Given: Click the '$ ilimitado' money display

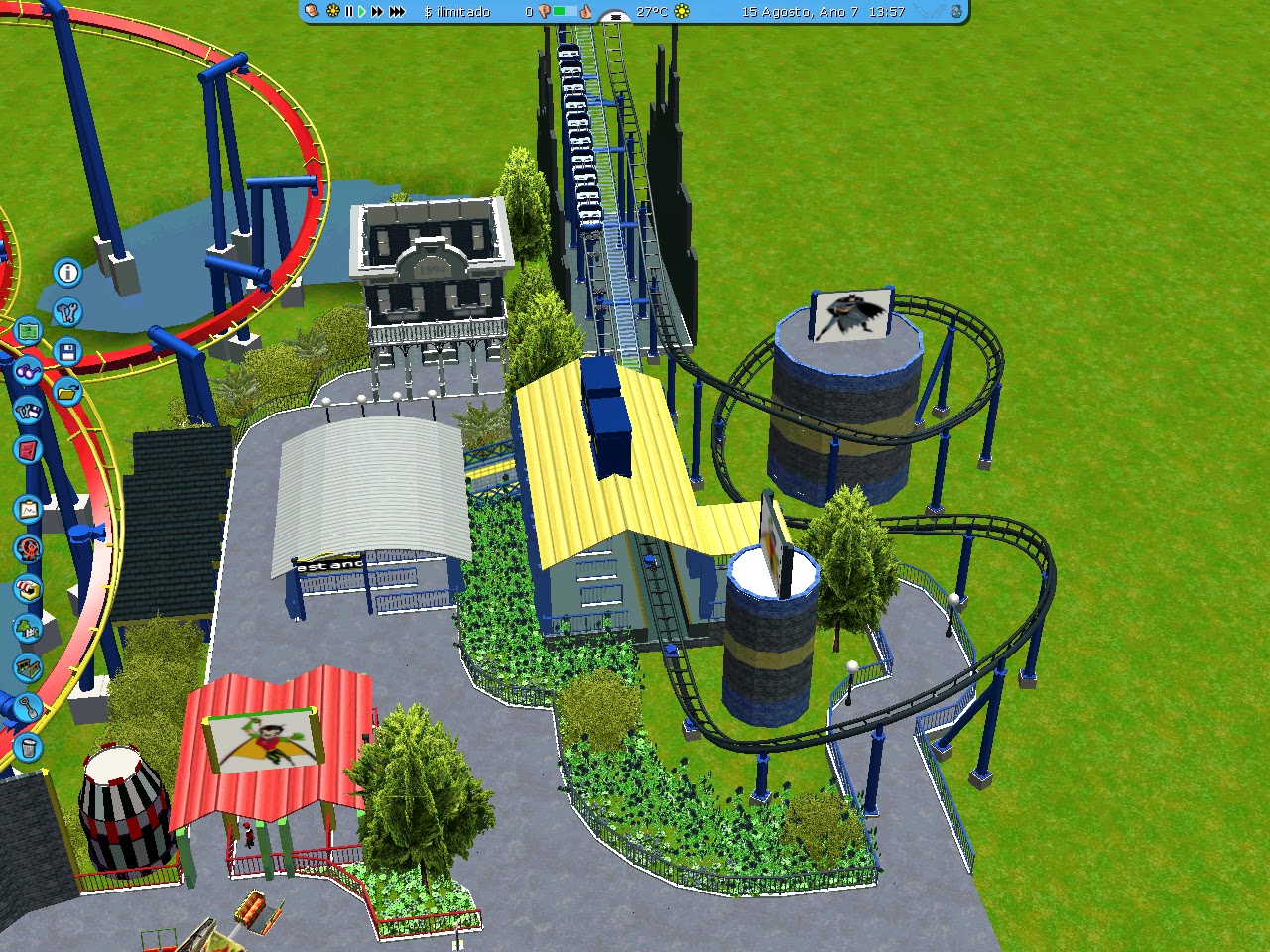Looking at the screenshot, I should tap(456, 13).
